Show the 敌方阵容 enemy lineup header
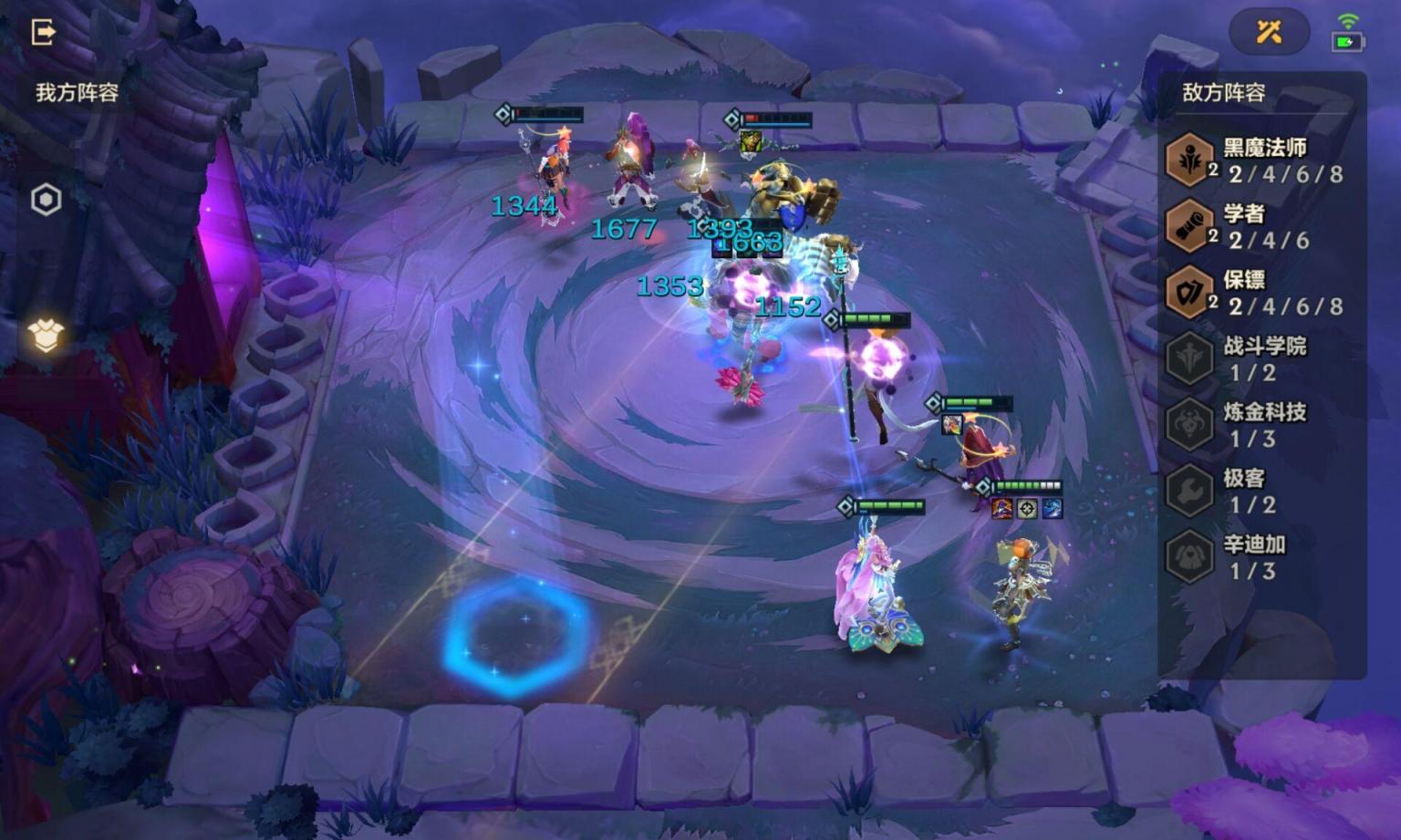Viewport: 1401px width, 840px height. [x=1223, y=92]
